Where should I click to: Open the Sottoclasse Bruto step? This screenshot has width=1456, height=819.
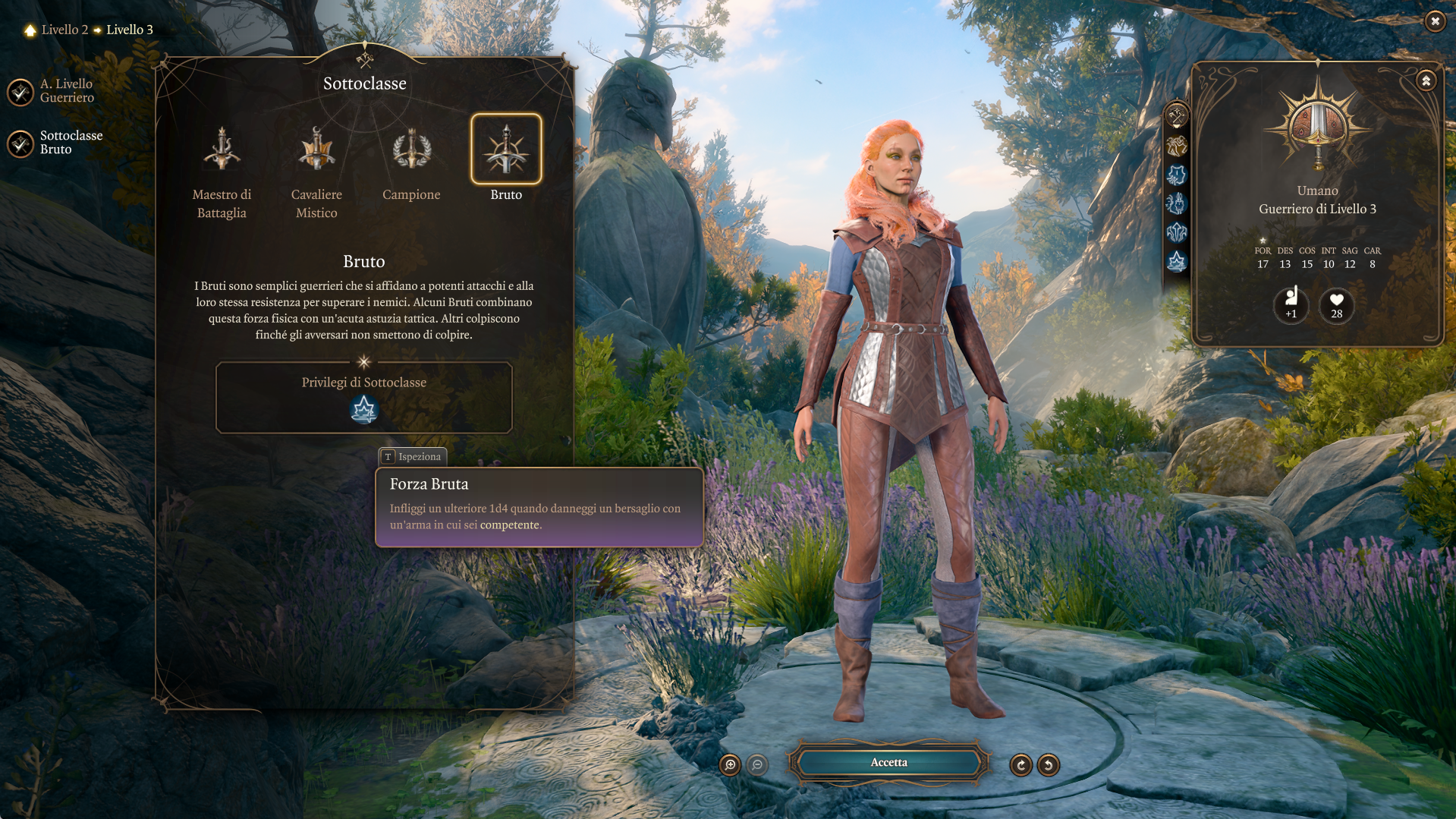[x=21, y=143]
